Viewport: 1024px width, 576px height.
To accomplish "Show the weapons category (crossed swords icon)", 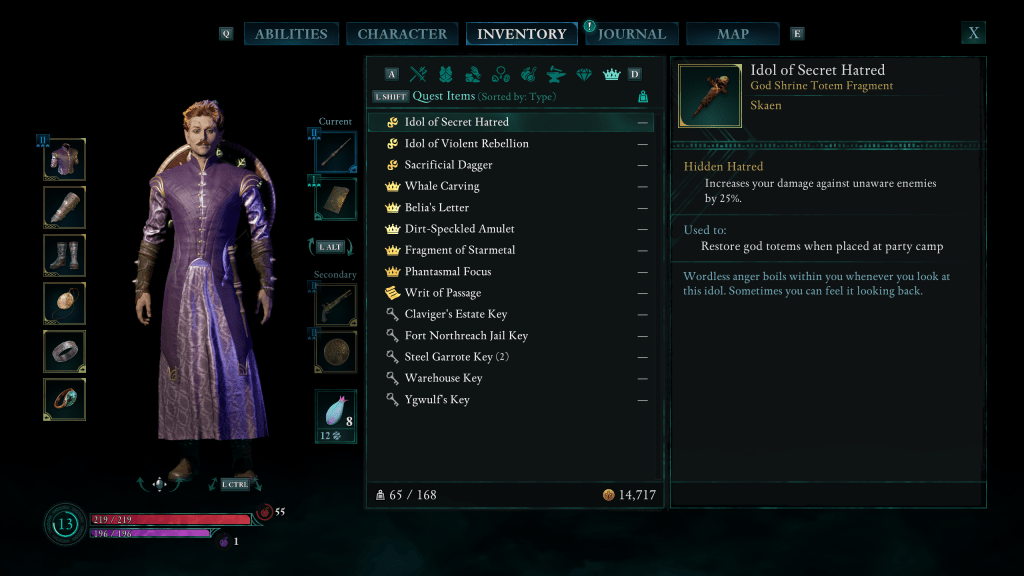I will tap(418, 74).
